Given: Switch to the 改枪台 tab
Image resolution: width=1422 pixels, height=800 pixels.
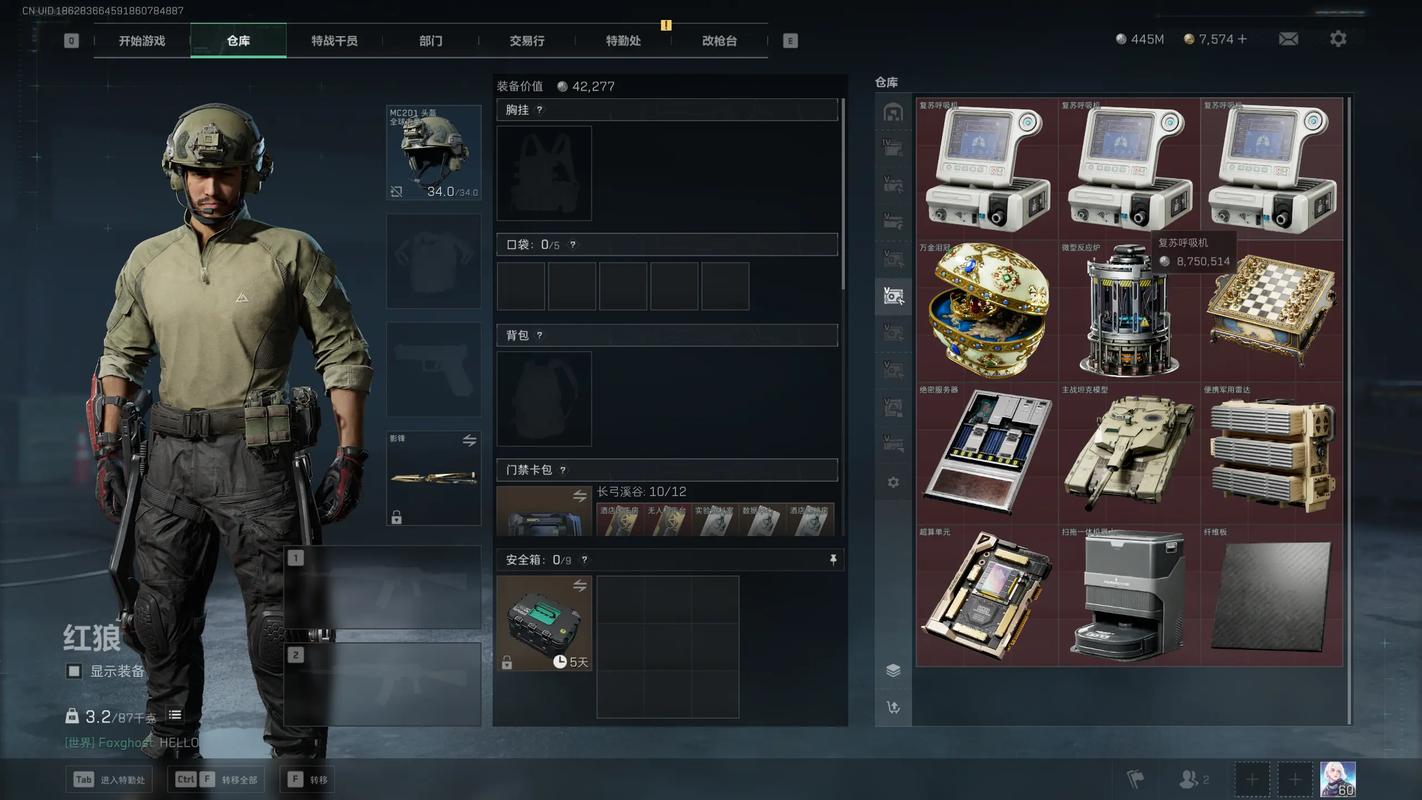Looking at the screenshot, I should (719, 41).
